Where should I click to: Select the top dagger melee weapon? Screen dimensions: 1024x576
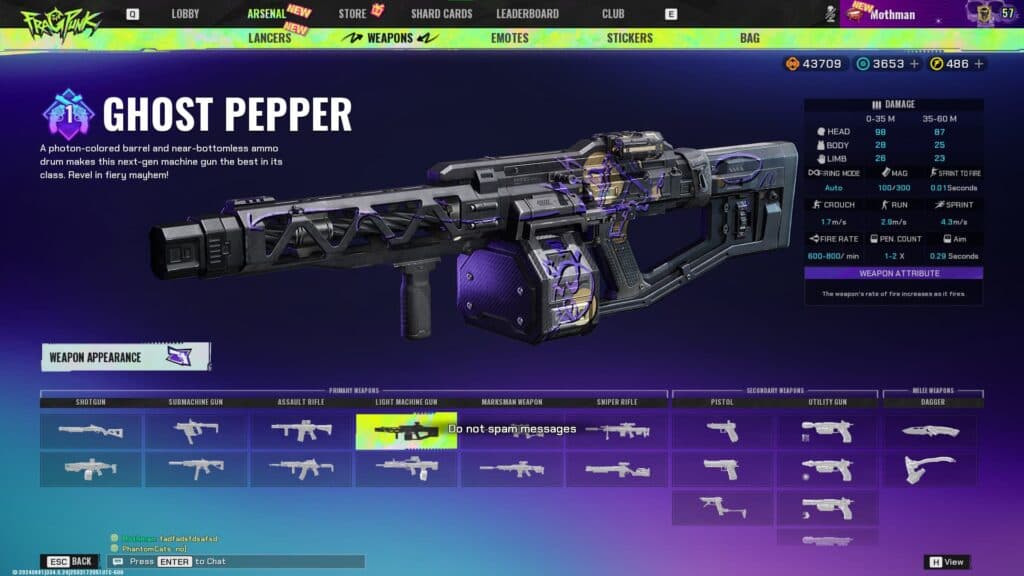929,430
